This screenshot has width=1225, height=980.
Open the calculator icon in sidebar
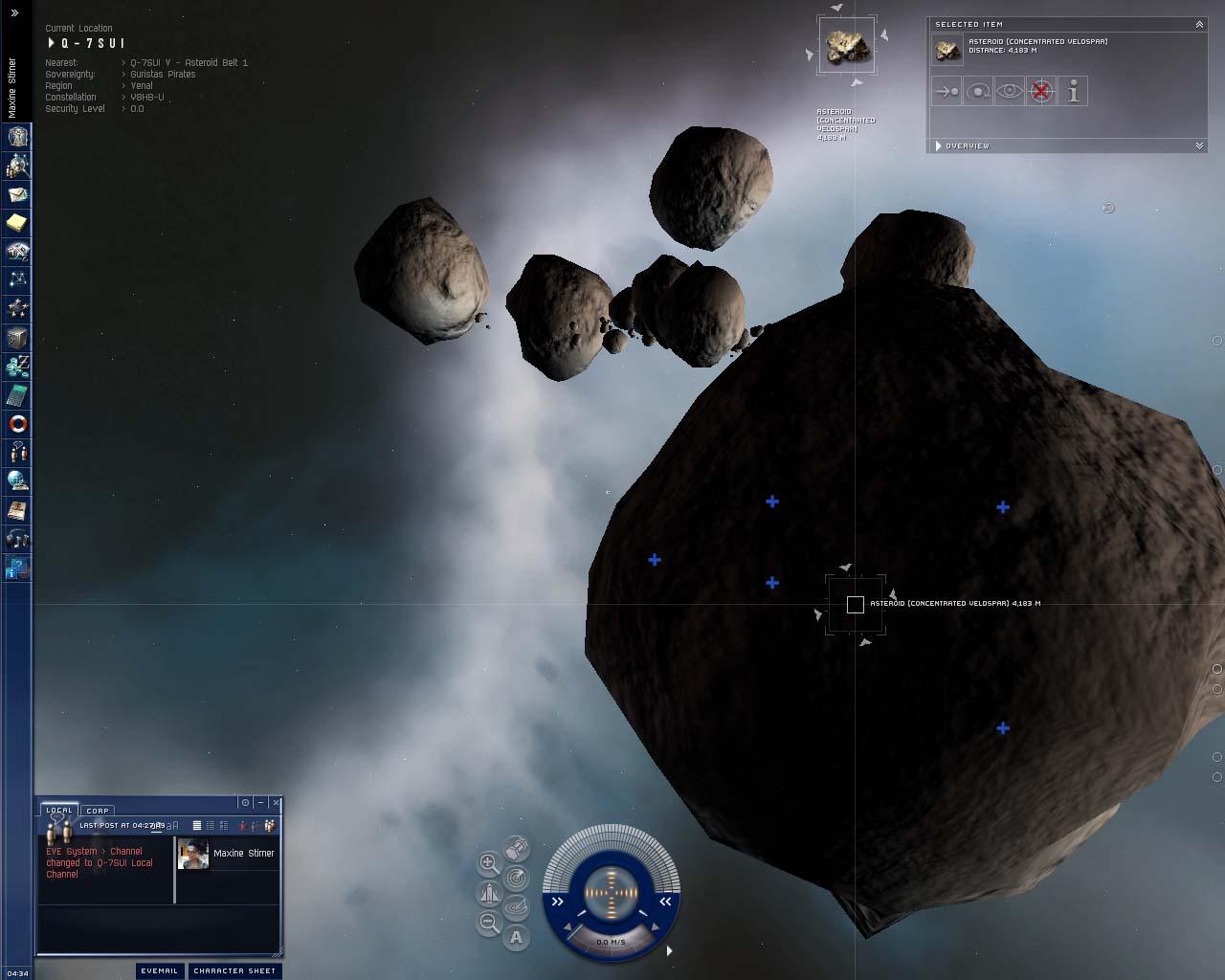pos(18,395)
